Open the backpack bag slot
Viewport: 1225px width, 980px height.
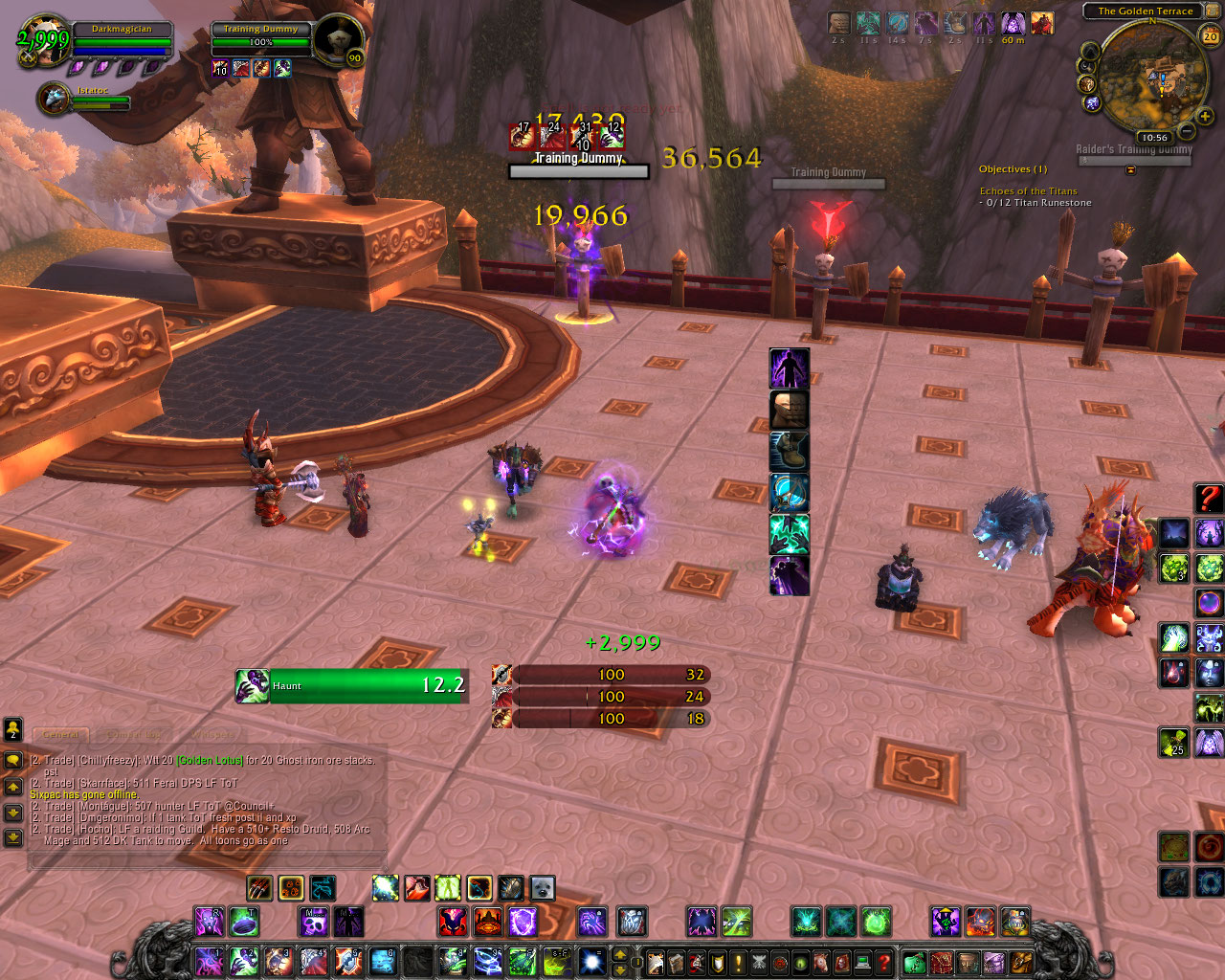pyautogui.click(x=1021, y=960)
